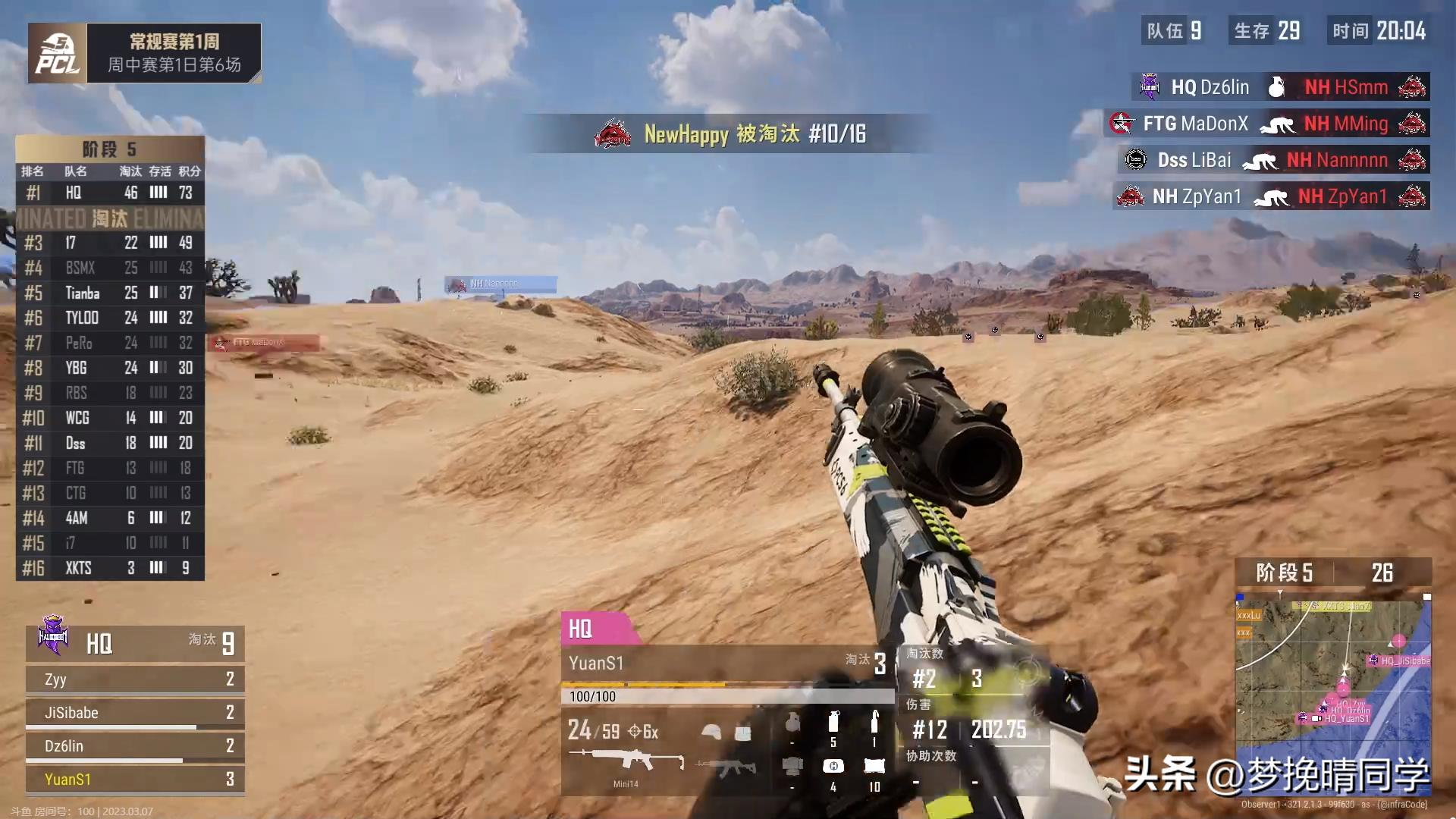The width and height of the screenshot is (1456, 819).
Task: Click the HQ row in the standings
Action: [110, 193]
